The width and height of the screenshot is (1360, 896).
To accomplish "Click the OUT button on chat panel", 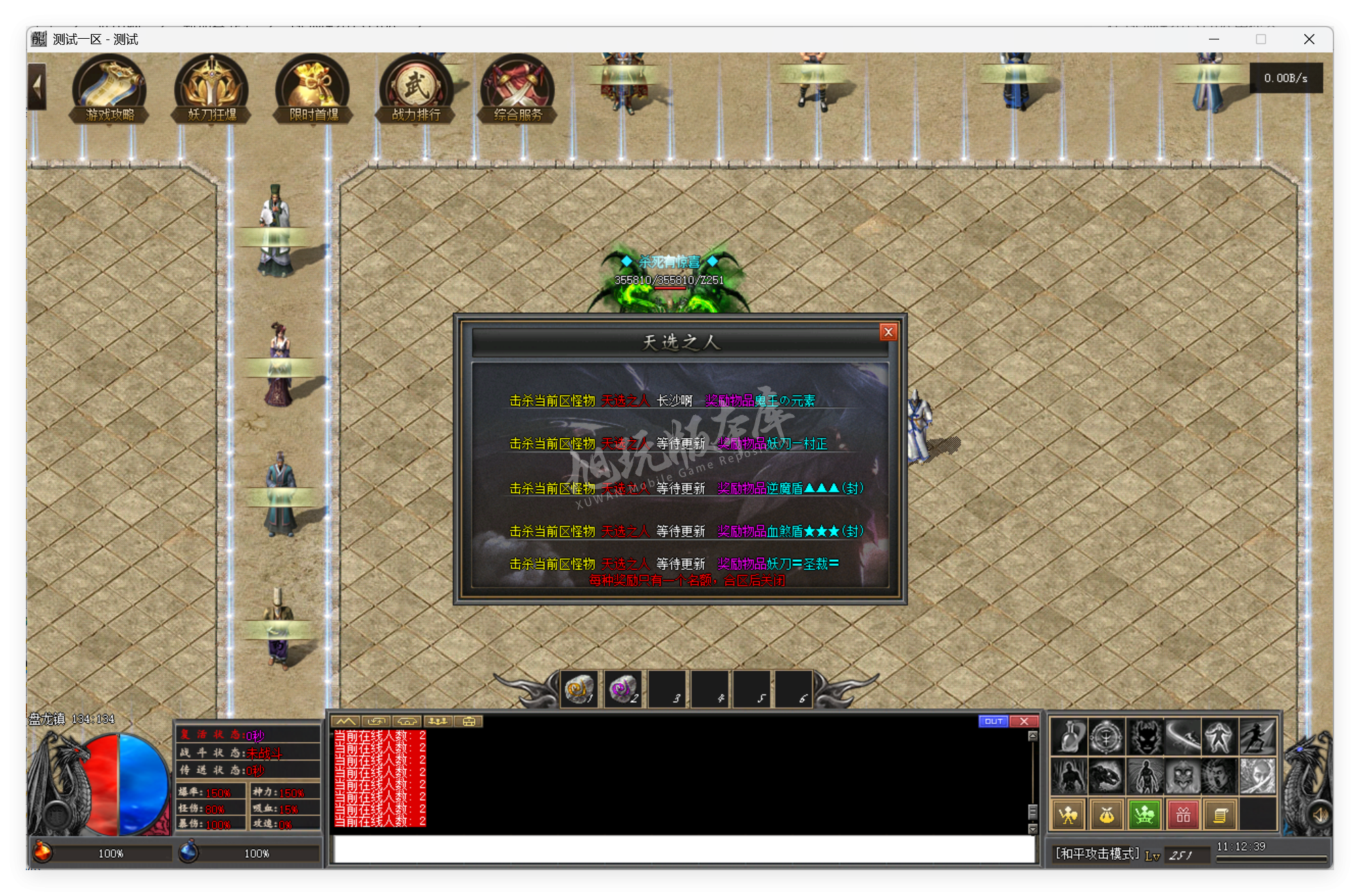I will point(993,721).
